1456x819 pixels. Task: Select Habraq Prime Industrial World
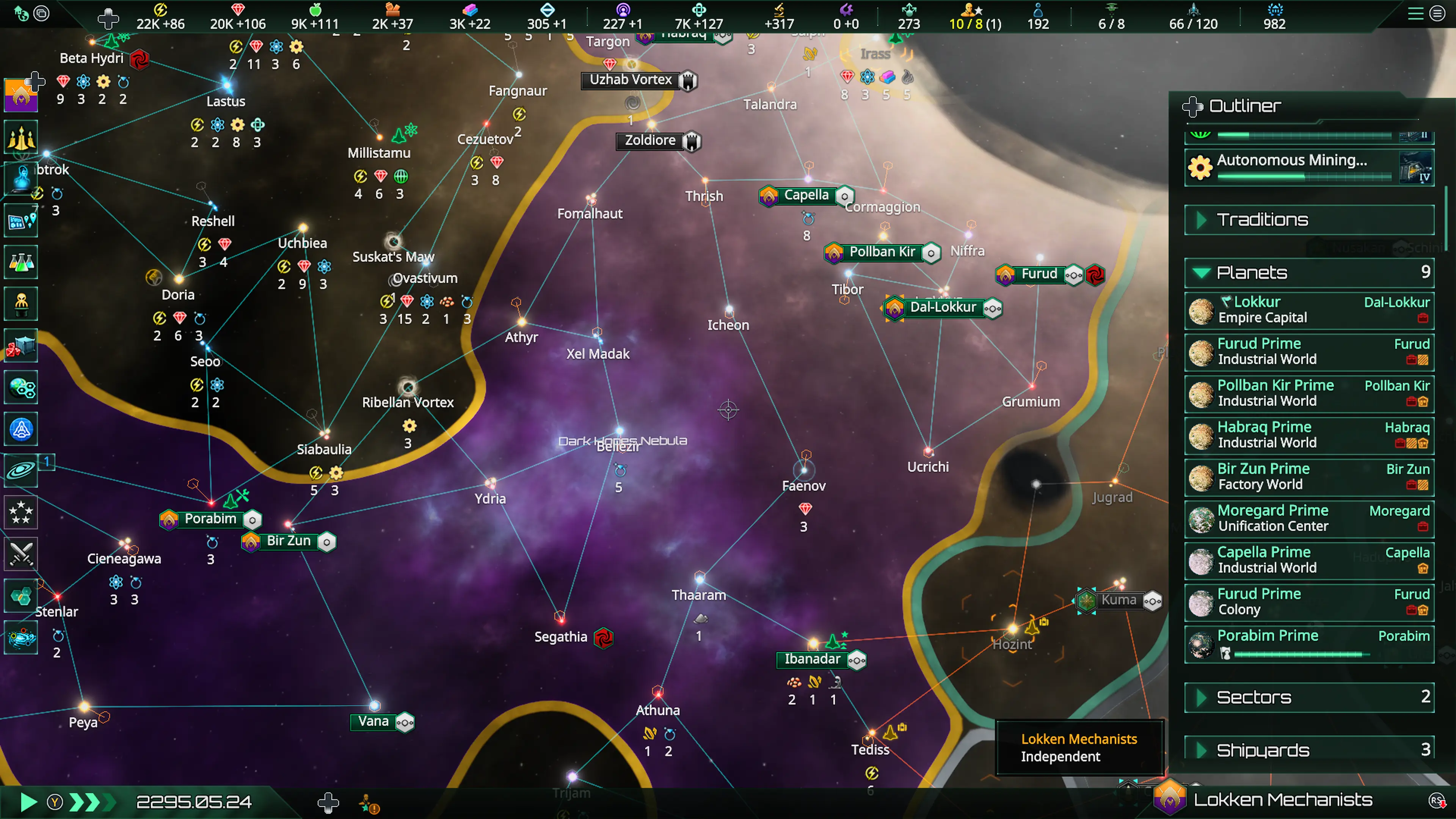1309,435
